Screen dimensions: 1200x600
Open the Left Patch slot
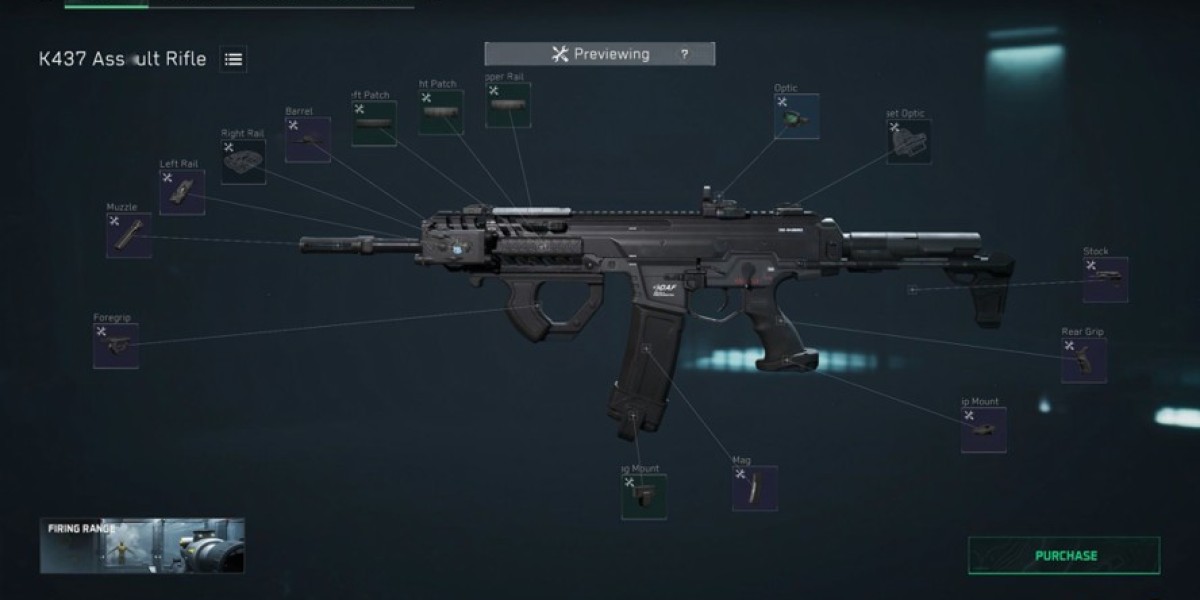[x=374, y=124]
